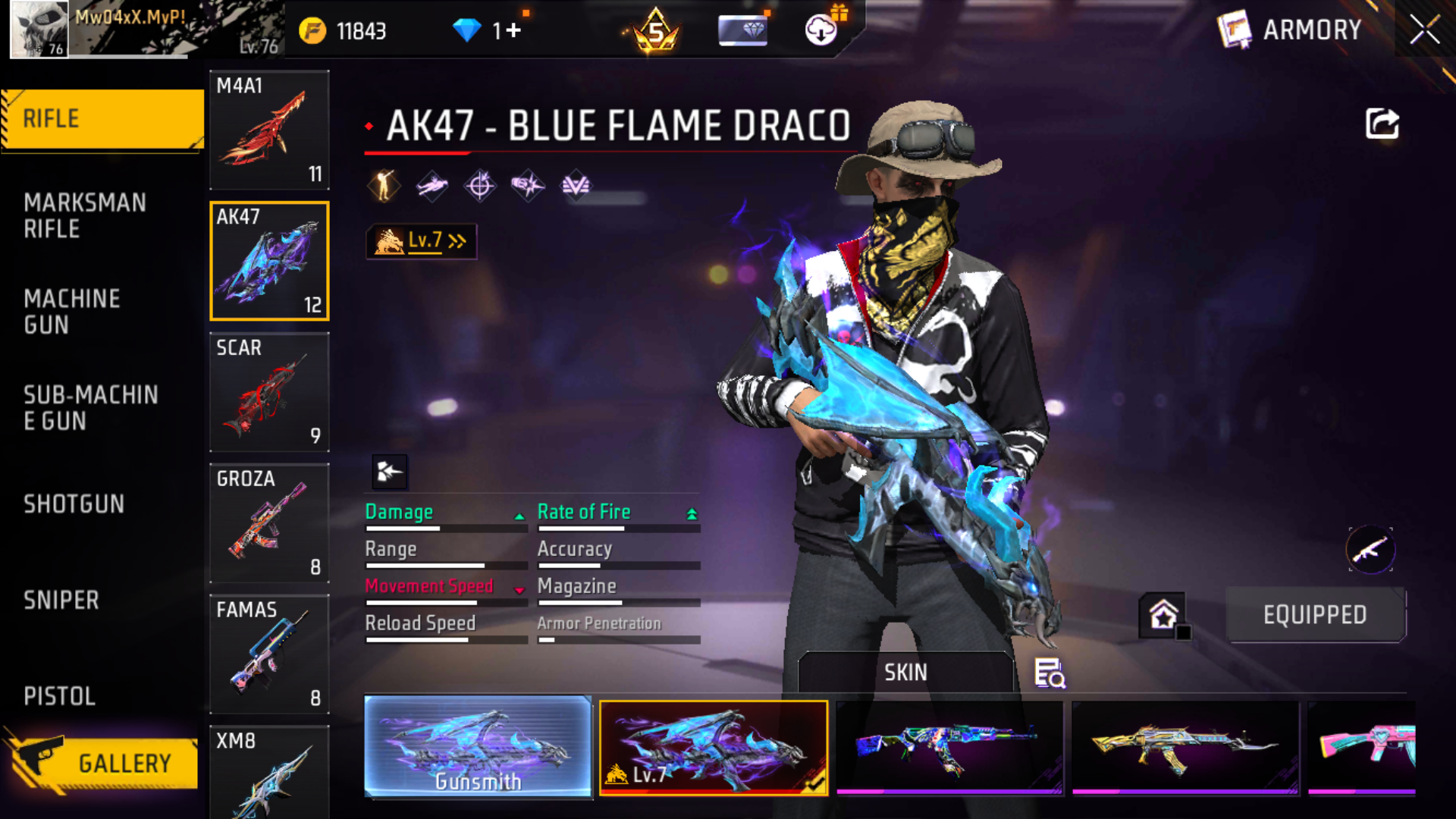Viewport: 1456px width, 819px height.
Task: Switch to the Marksman Rifle category
Action: point(85,216)
